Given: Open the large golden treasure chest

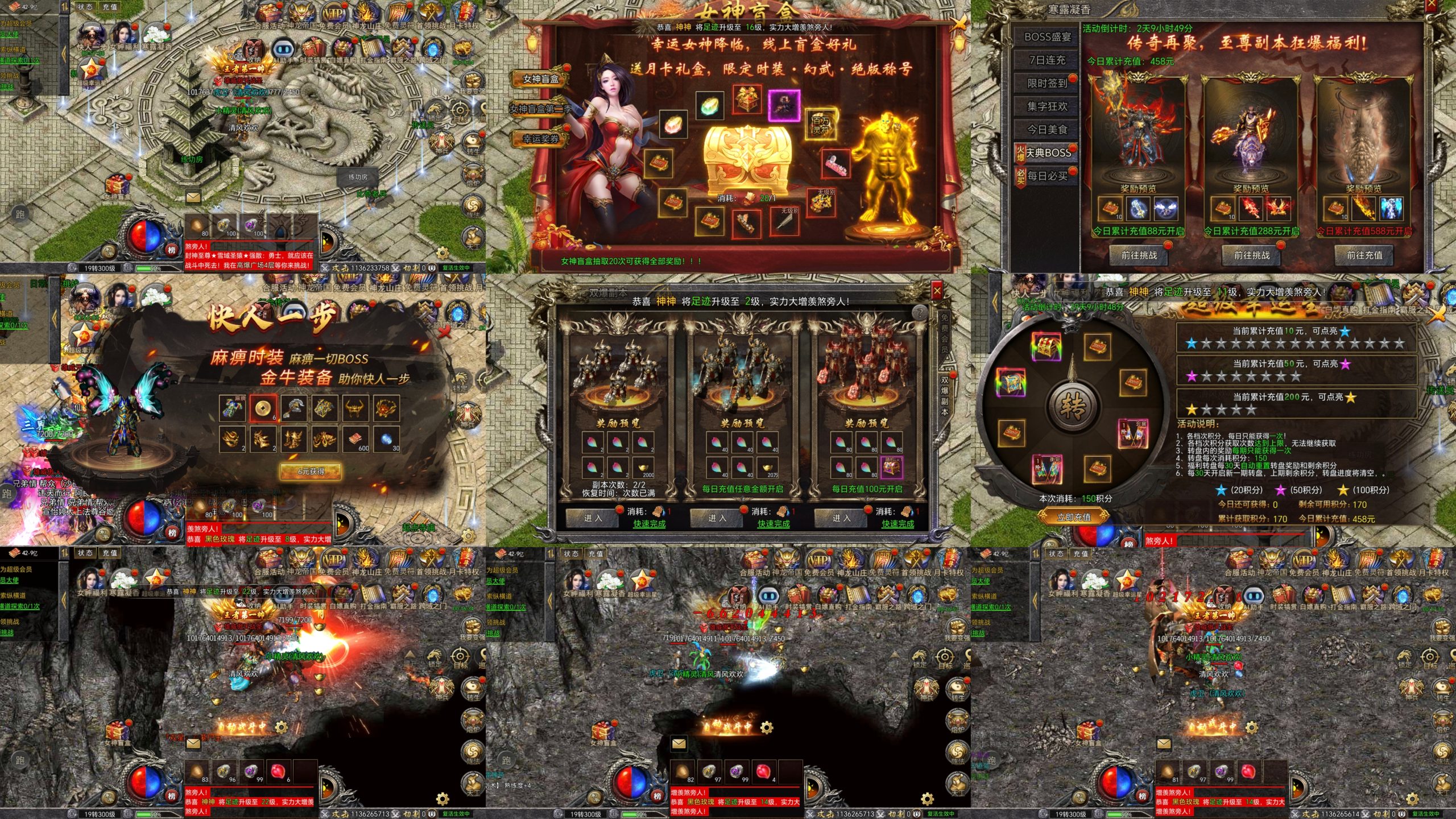Looking at the screenshot, I should click(x=747, y=156).
